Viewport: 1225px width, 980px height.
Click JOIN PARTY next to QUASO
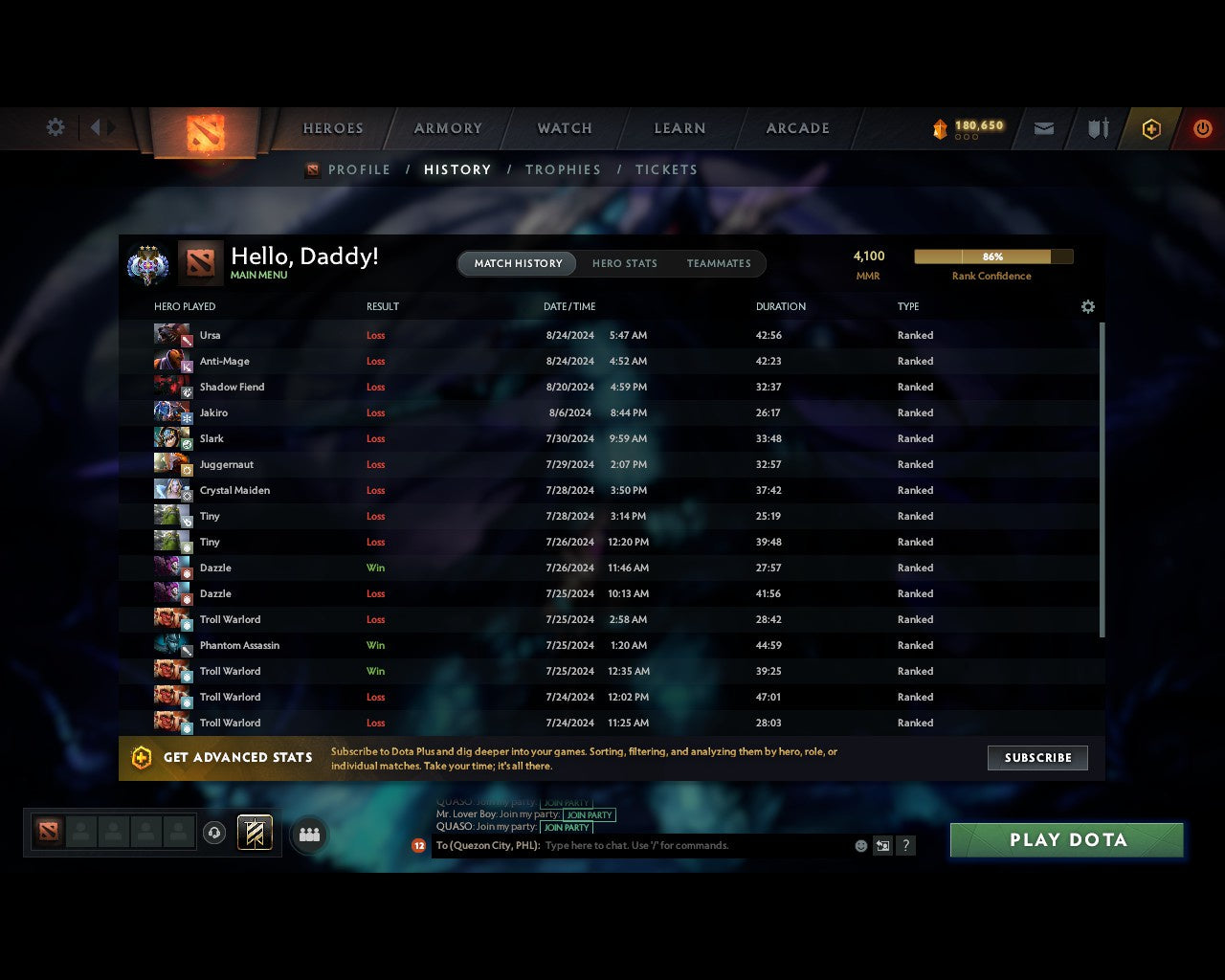(567, 827)
